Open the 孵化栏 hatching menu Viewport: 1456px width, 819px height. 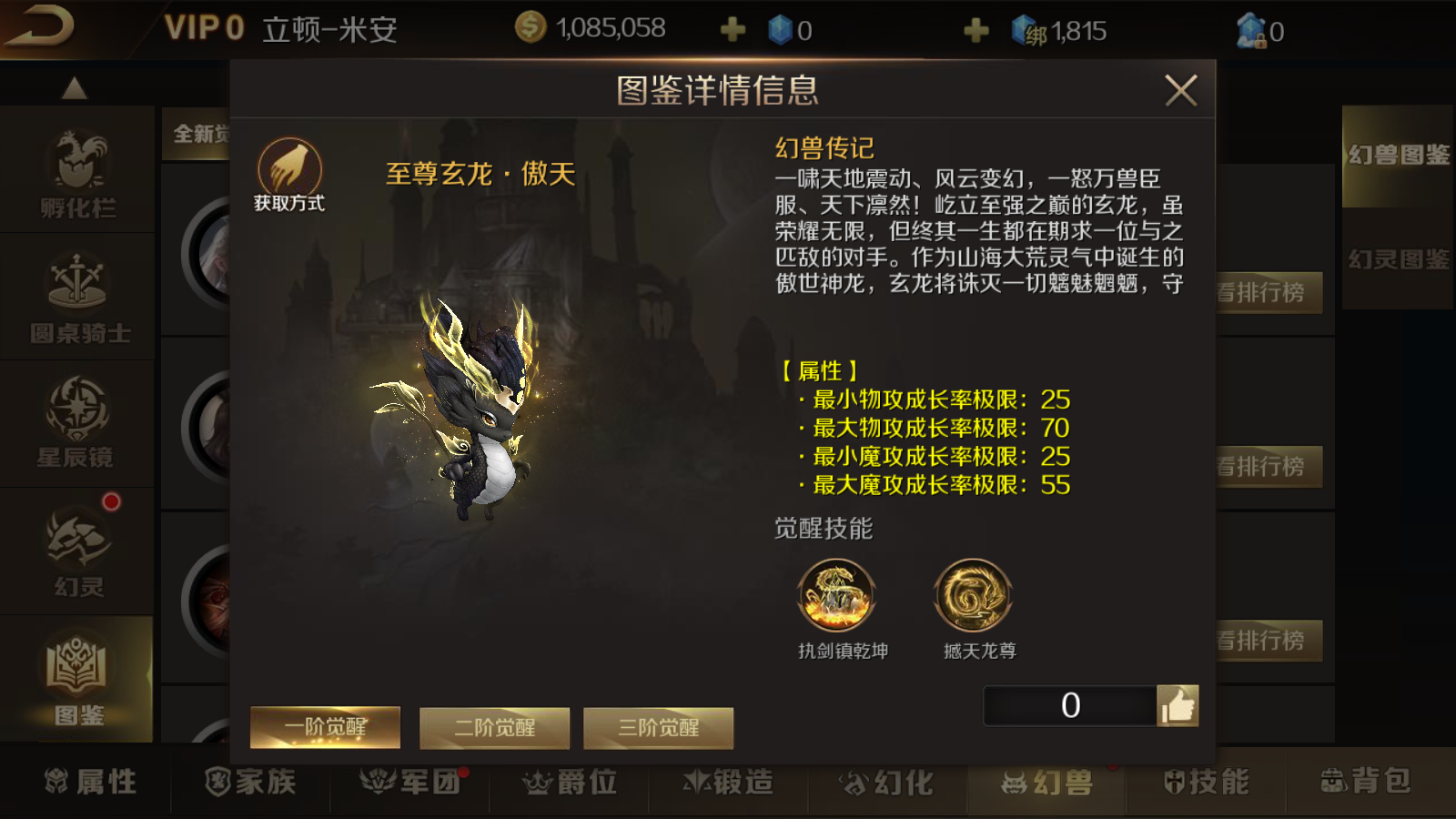coord(77,171)
